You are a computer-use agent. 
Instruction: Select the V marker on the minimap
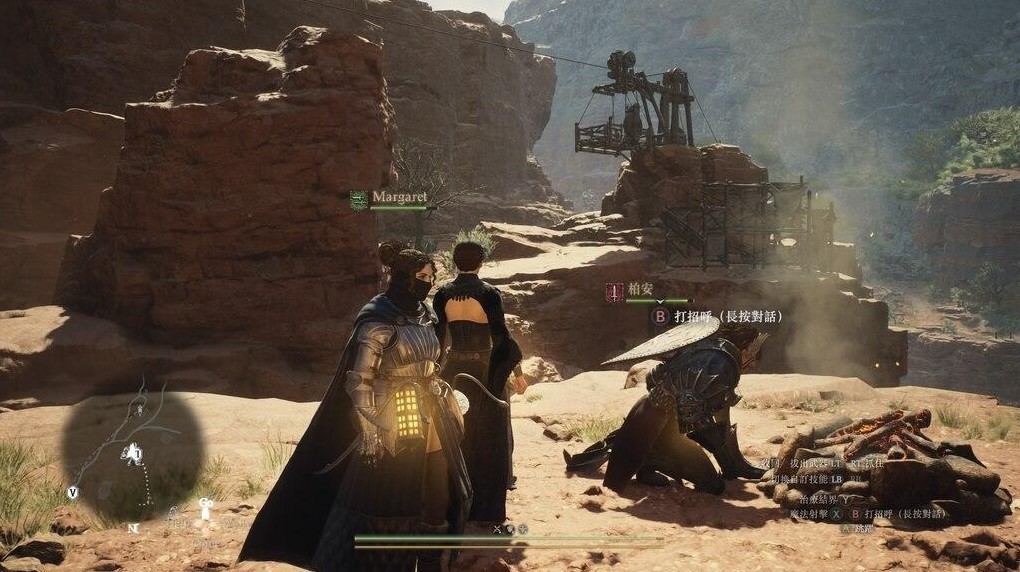[73, 492]
